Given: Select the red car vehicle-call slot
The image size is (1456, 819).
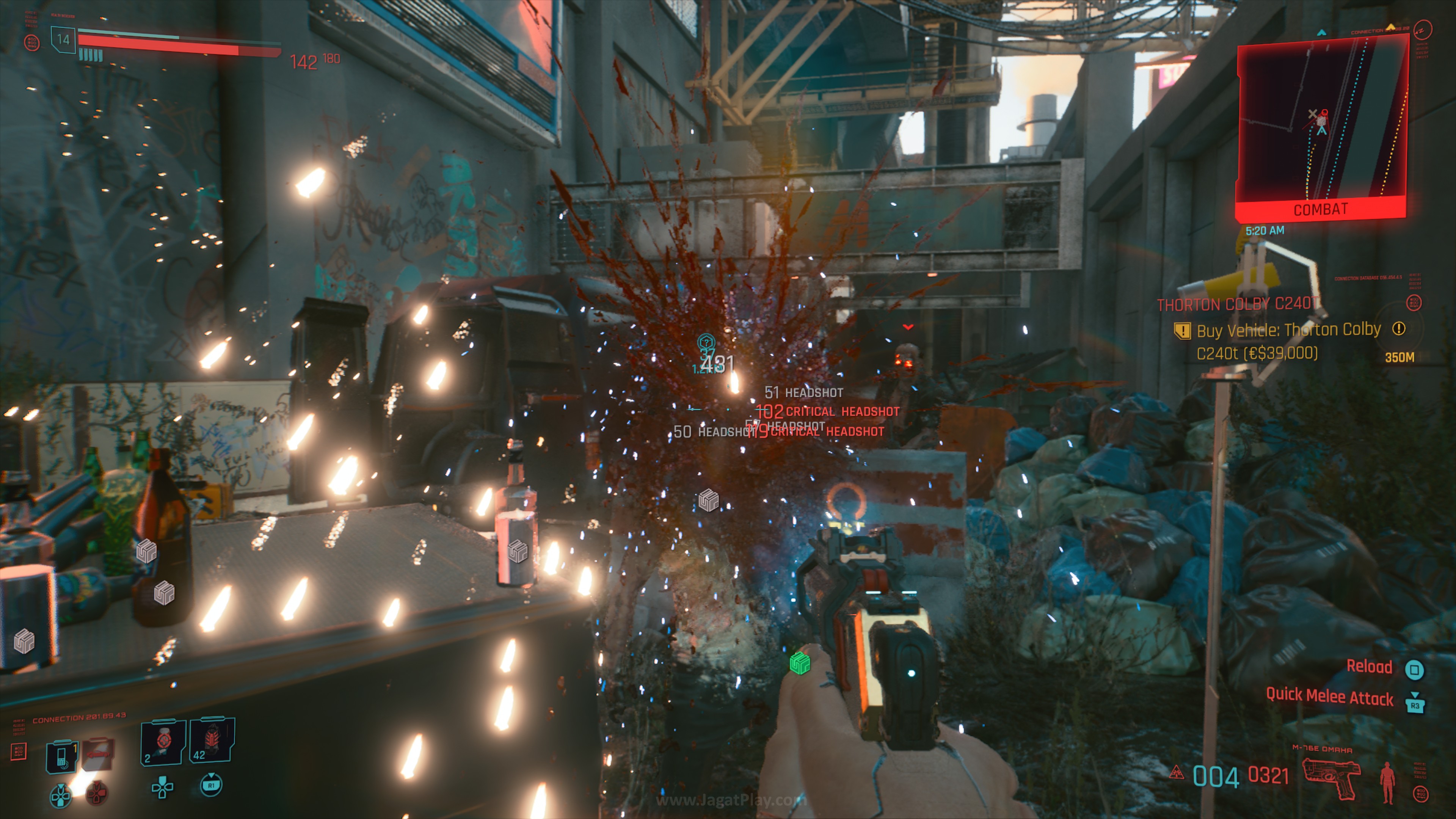Looking at the screenshot, I should (x=99, y=754).
